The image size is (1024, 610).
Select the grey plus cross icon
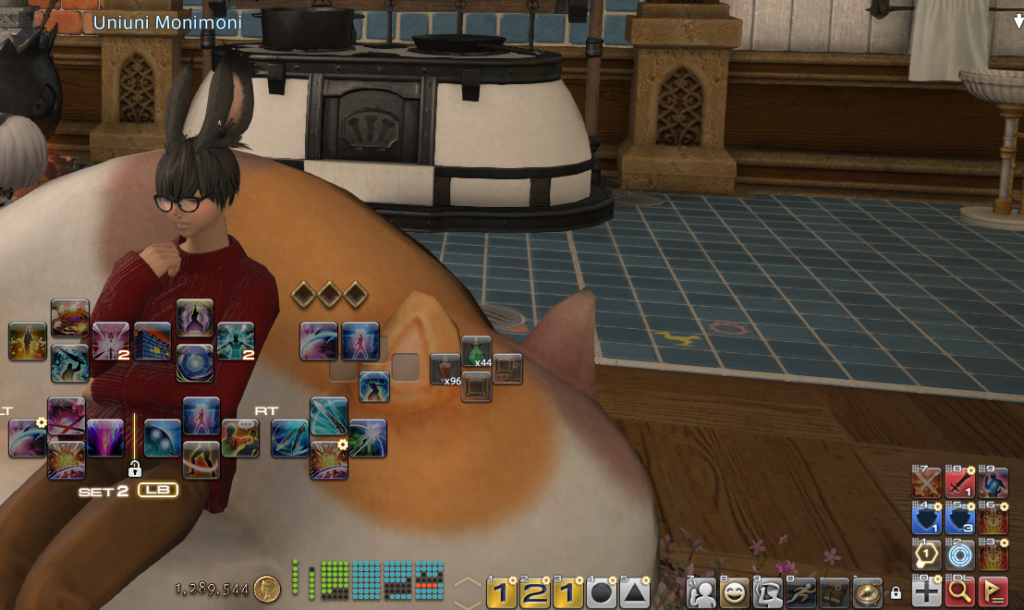coord(927,591)
